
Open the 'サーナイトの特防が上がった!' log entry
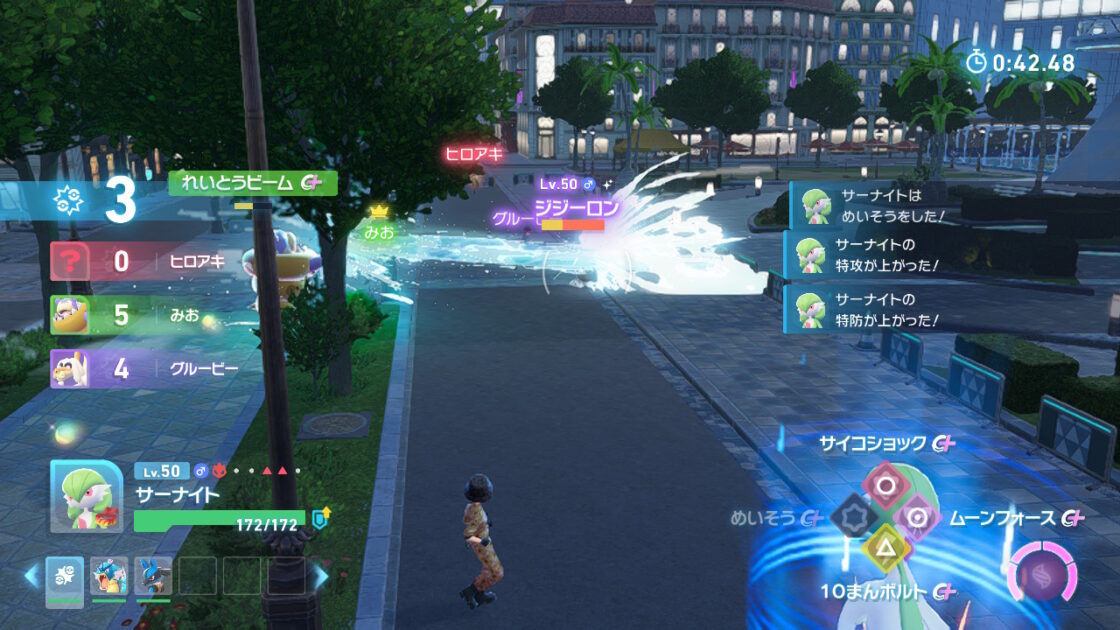[868, 309]
